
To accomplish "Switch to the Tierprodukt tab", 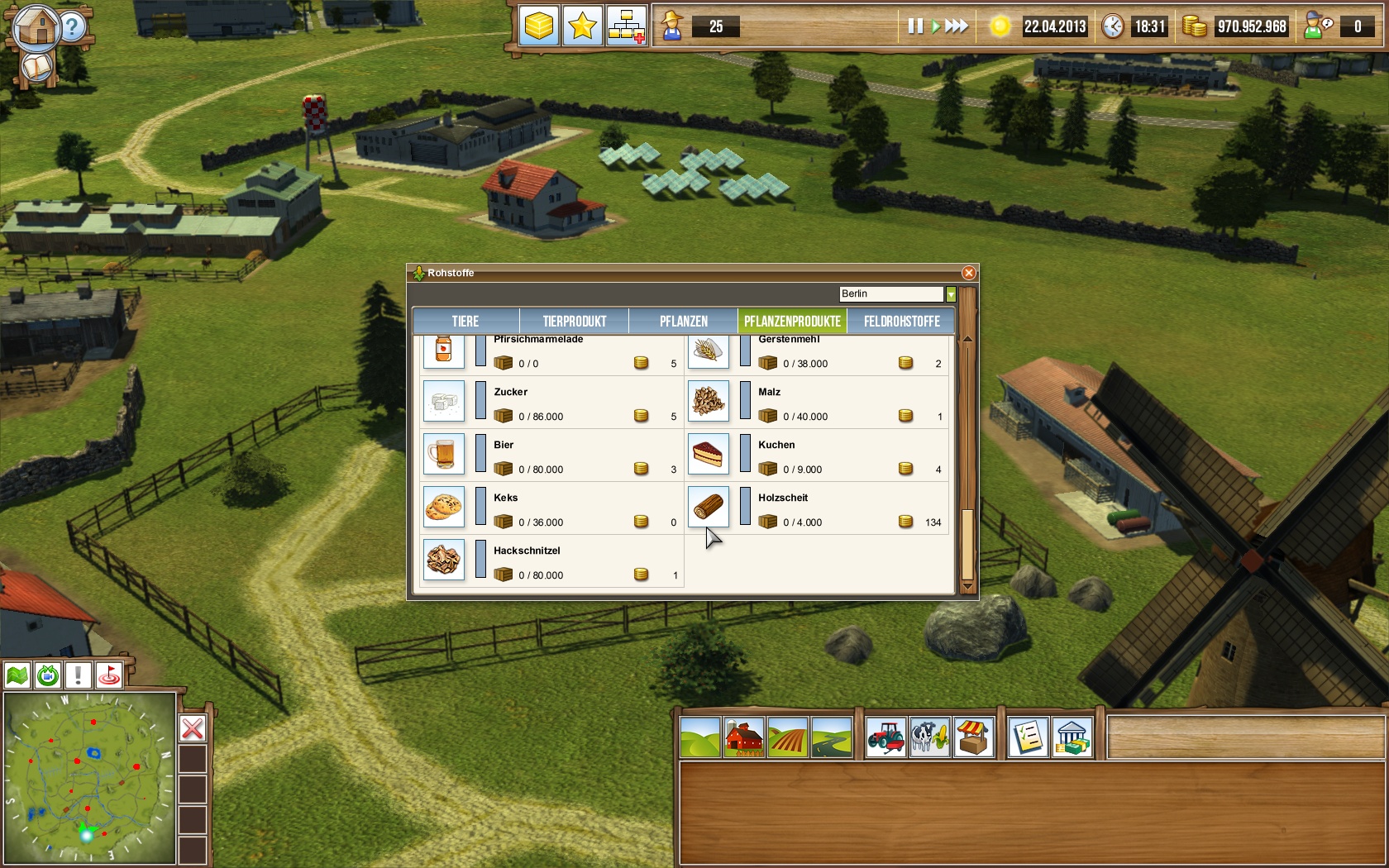I will 575,321.
